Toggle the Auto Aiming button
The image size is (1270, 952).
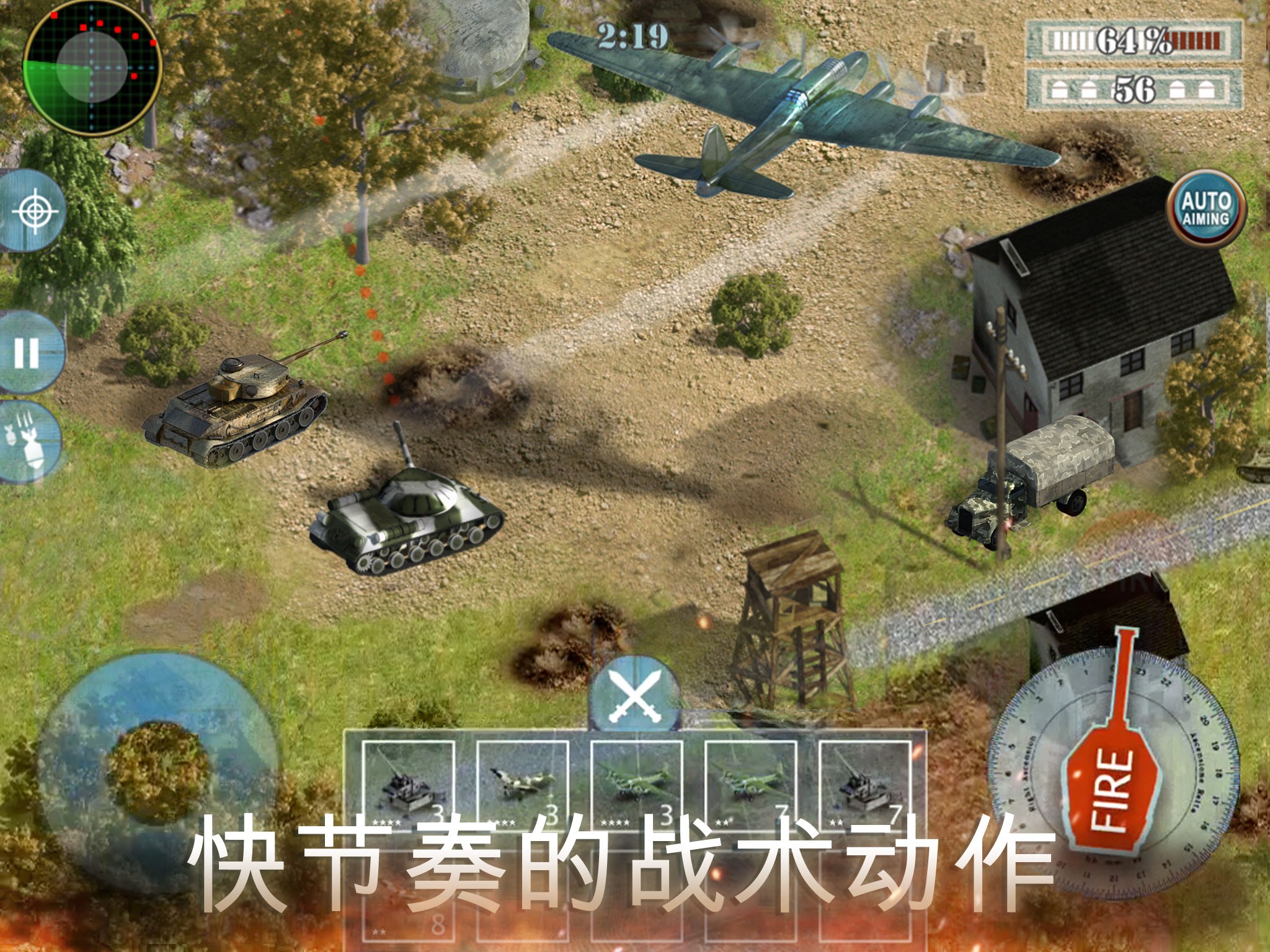point(1206,209)
